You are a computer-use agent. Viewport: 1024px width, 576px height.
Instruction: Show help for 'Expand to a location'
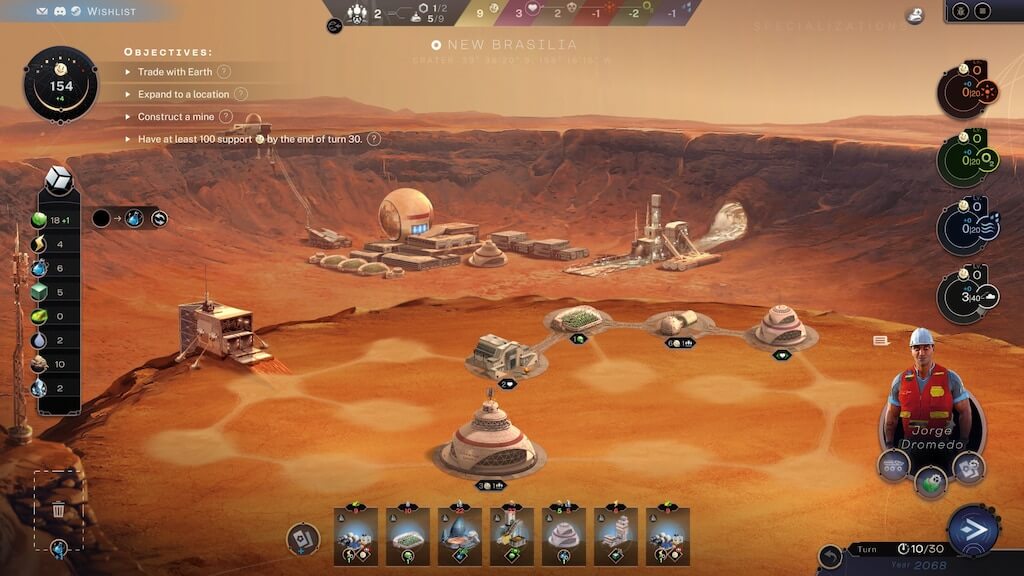[x=240, y=94]
